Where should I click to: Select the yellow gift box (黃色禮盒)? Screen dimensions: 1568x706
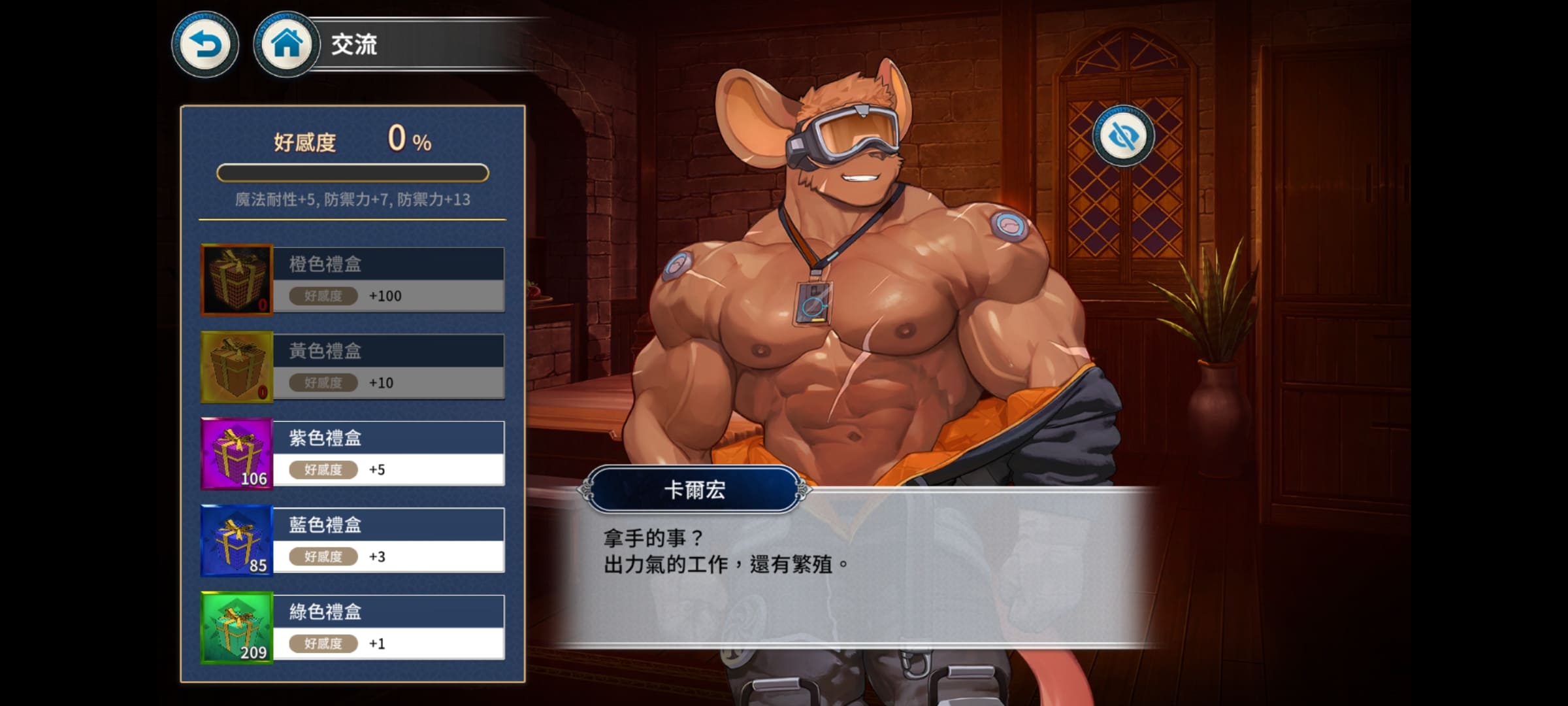pos(353,367)
